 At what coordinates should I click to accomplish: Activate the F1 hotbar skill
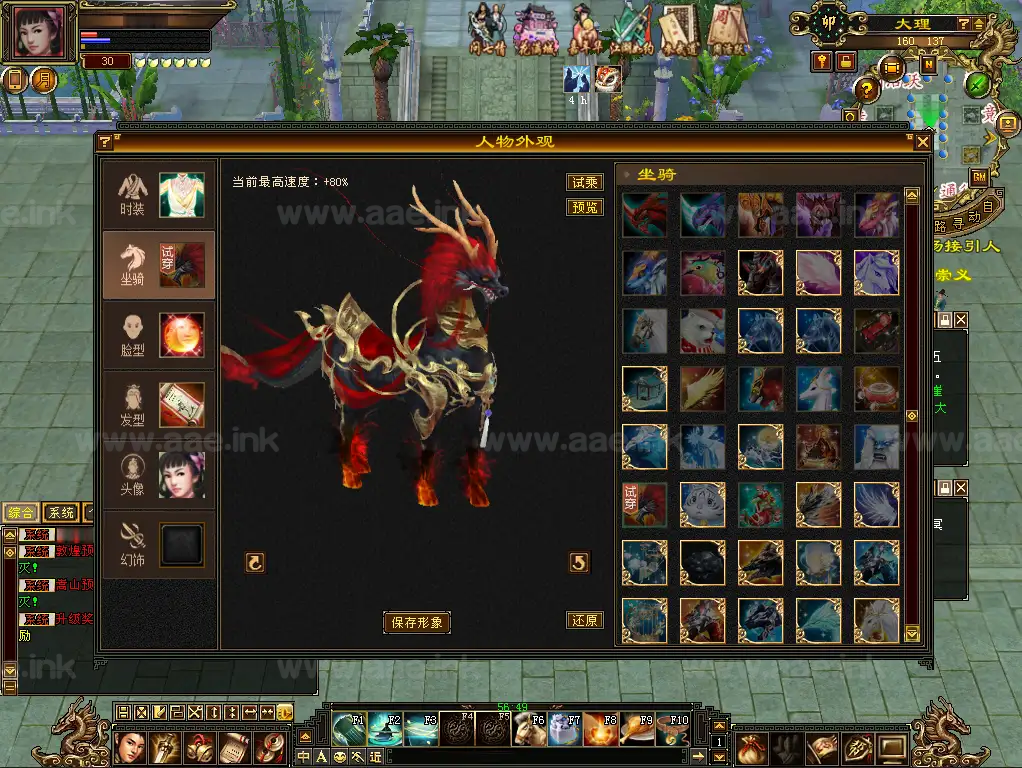pos(349,729)
